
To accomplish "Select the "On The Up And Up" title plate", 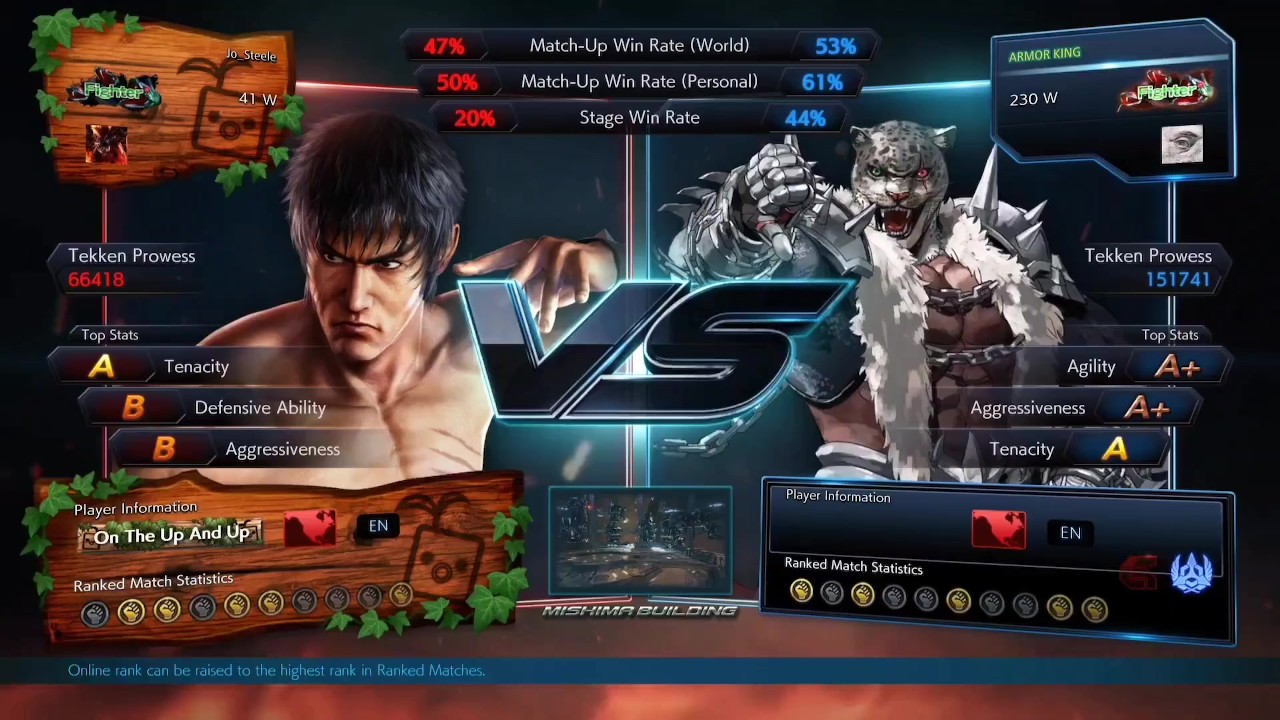I will tap(171, 535).
